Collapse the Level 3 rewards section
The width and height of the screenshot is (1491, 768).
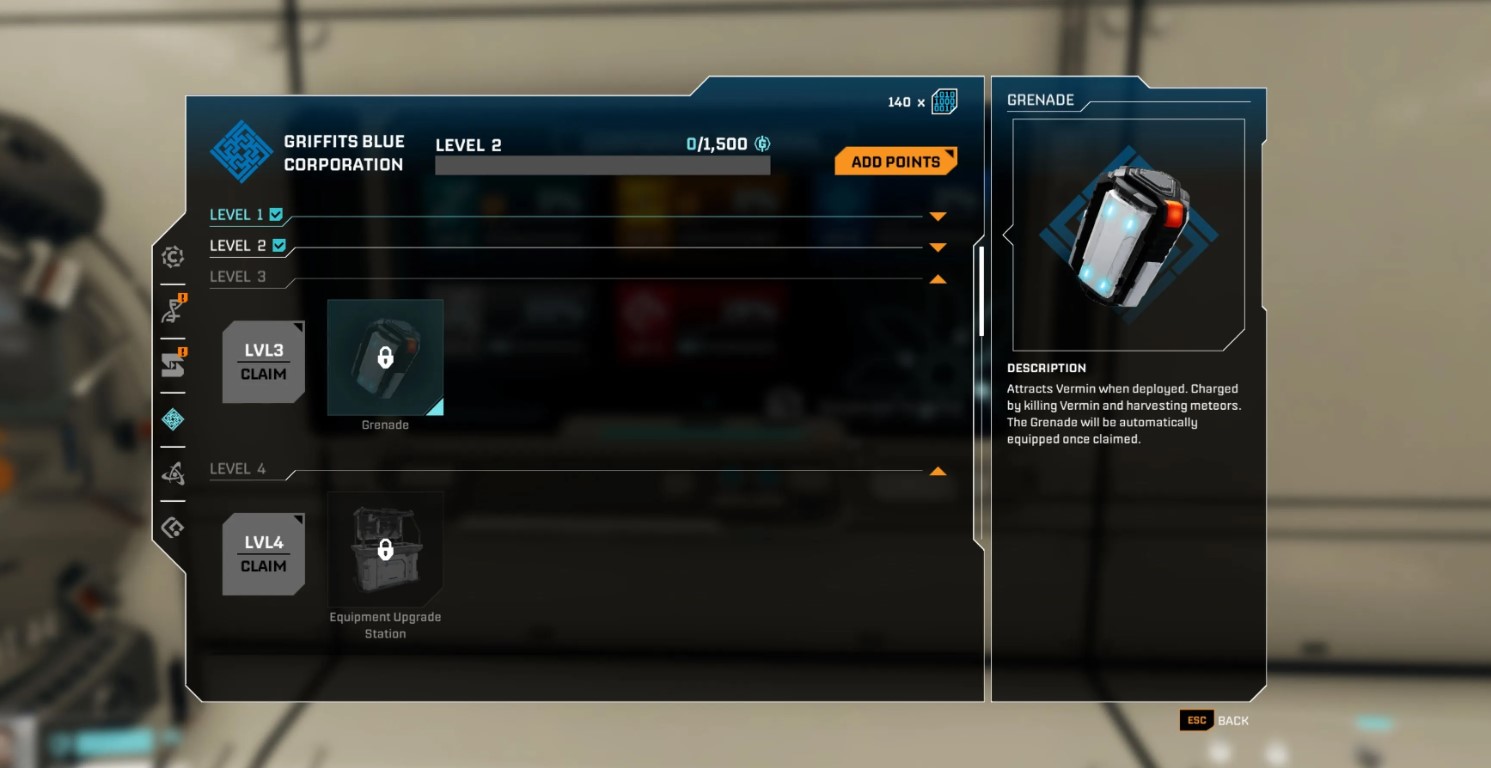click(x=937, y=279)
